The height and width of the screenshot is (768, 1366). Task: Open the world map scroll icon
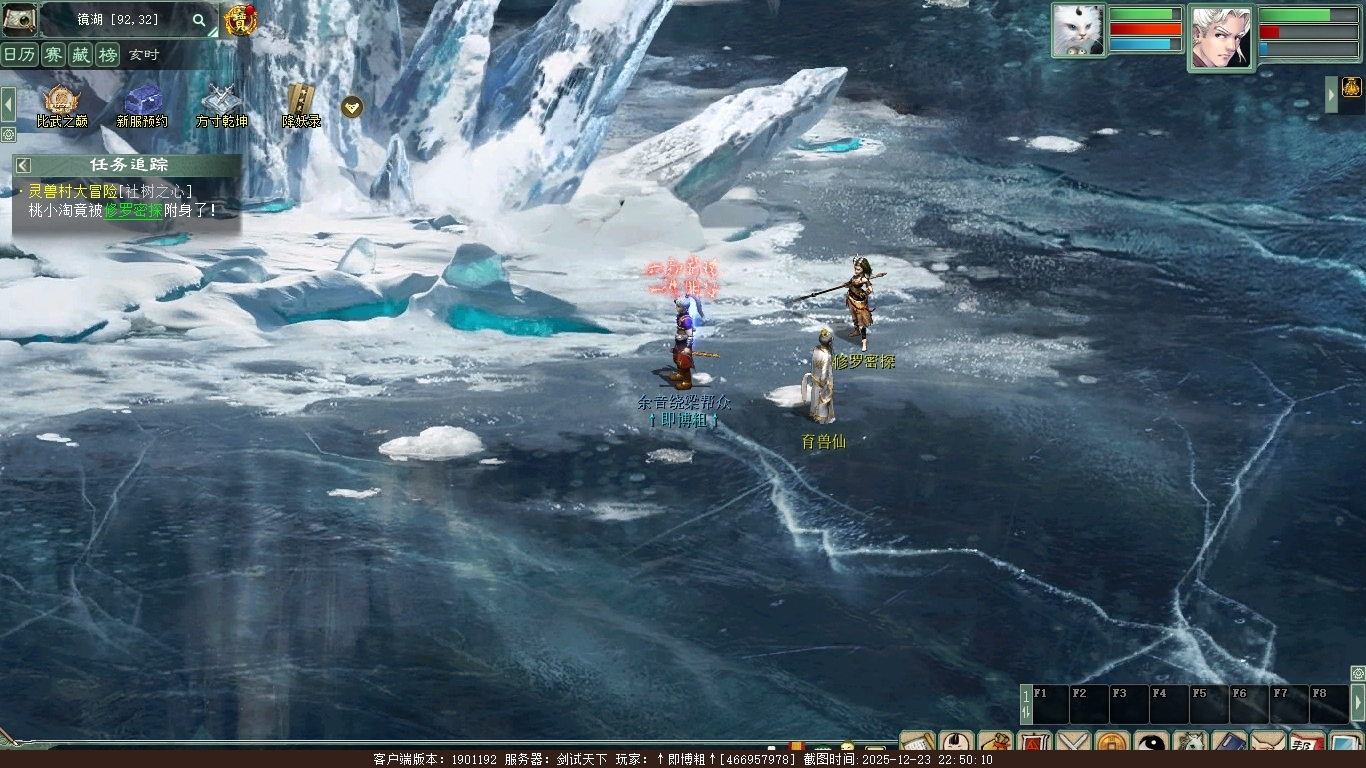[x=19, y=19]
